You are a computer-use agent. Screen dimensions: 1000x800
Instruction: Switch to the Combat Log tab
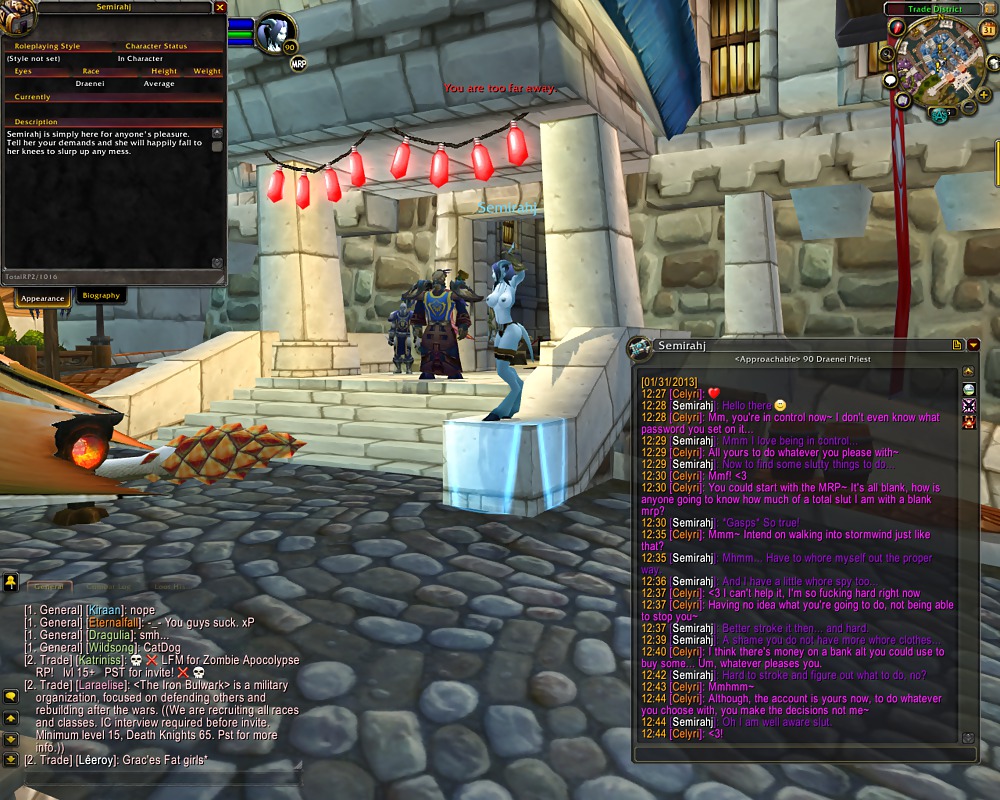tap(108, 587)
